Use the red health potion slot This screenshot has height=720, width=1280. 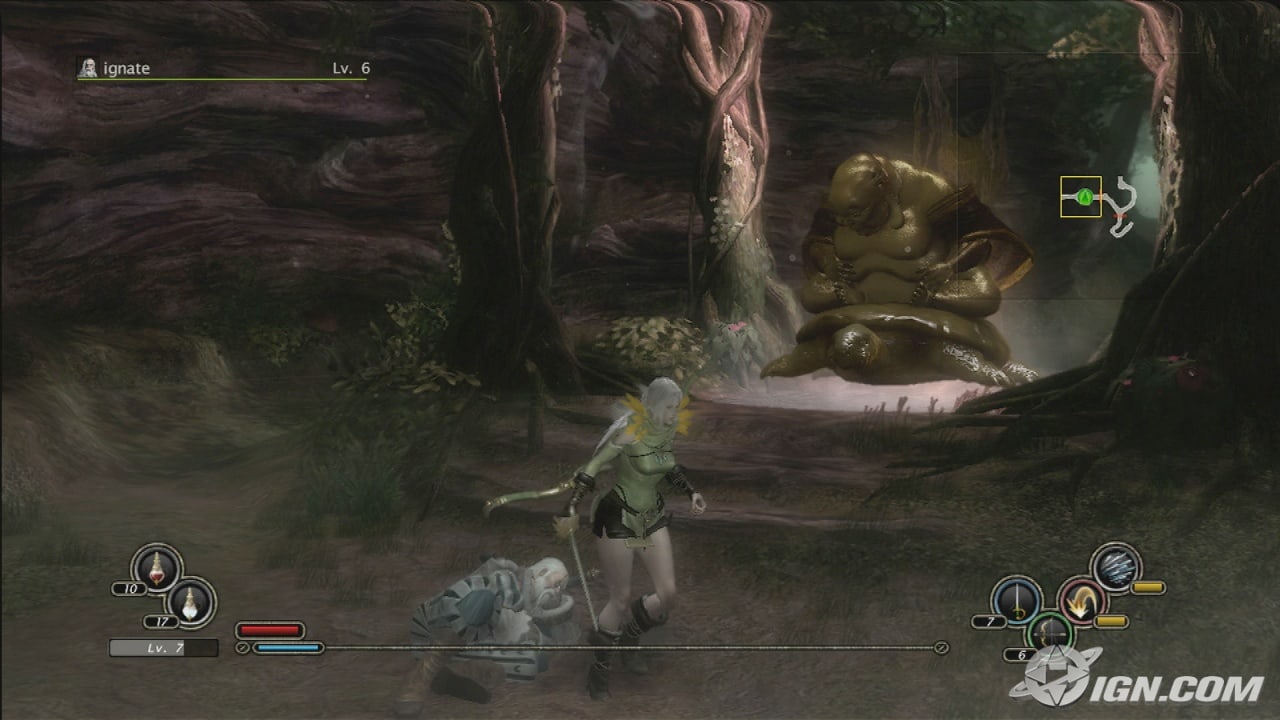click(156, 568)
